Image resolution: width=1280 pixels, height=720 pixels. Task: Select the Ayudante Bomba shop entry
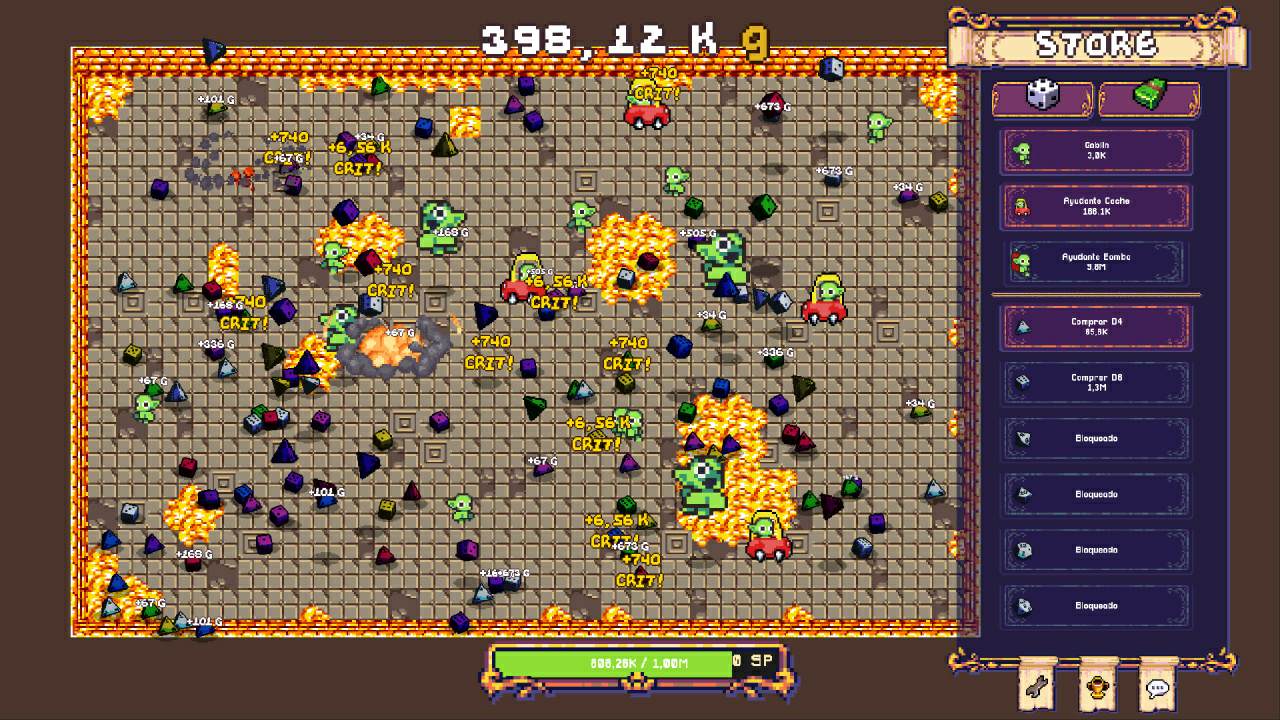coord(1096,263)
